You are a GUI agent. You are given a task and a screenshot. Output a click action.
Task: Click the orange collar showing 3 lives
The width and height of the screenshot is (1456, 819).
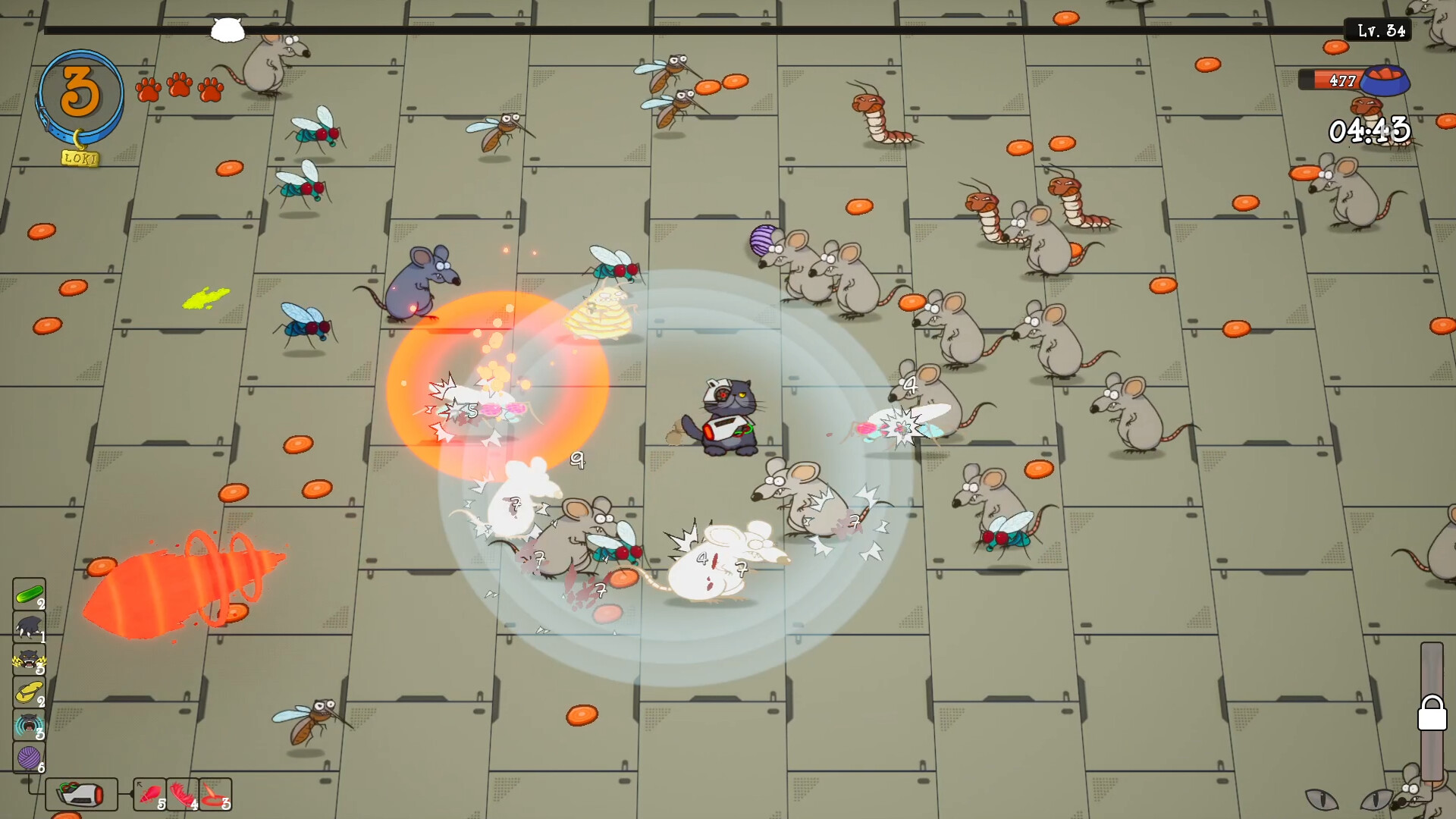81,89
